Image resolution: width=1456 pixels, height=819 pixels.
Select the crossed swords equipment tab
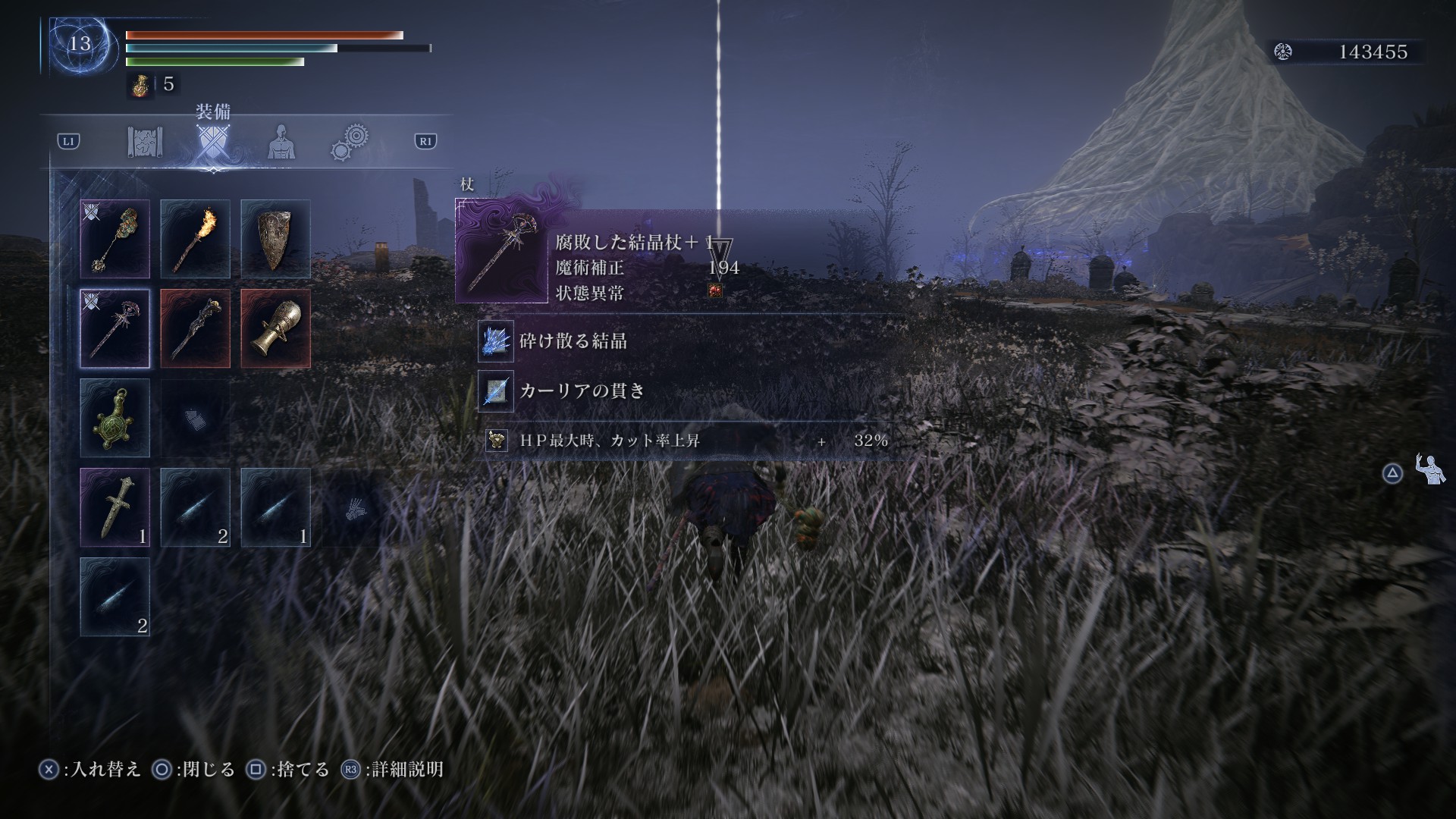tap(212, 143)
